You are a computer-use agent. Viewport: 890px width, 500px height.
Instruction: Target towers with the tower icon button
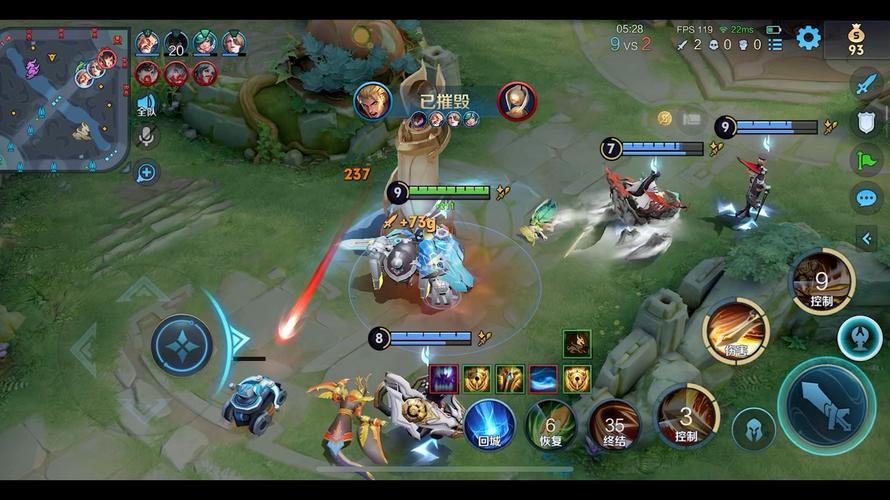[x=859, y=338]
